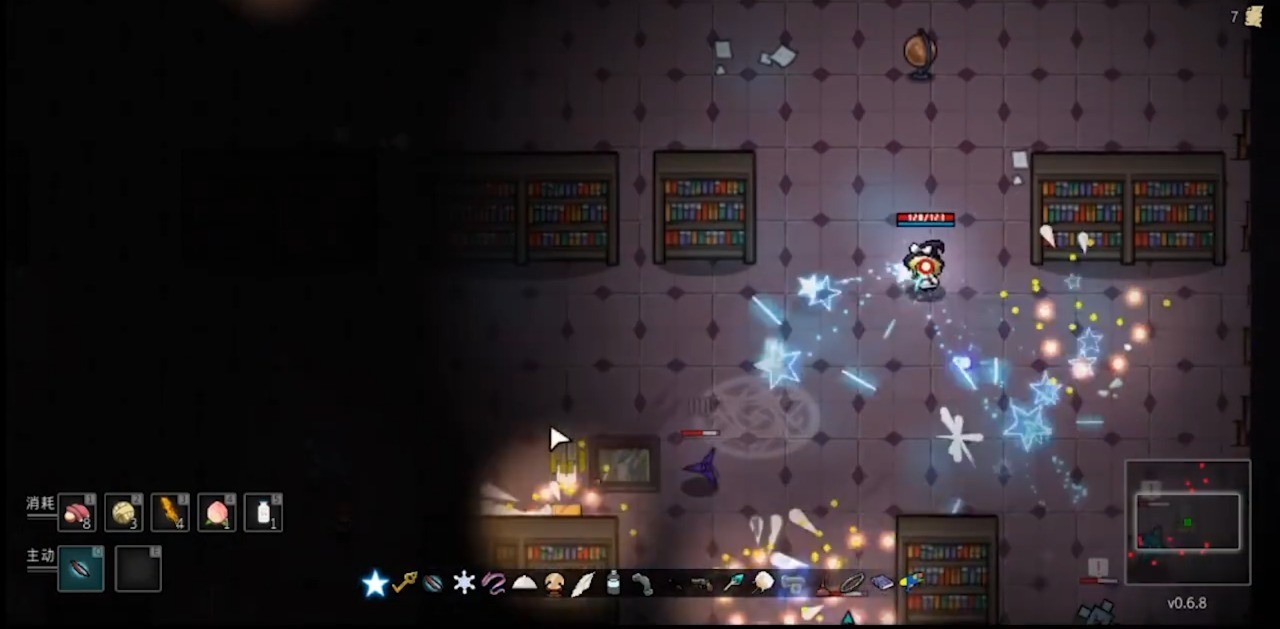Select the golden feather consumable slot
Screen dimensions: 1280x629
tap(170, 513)
